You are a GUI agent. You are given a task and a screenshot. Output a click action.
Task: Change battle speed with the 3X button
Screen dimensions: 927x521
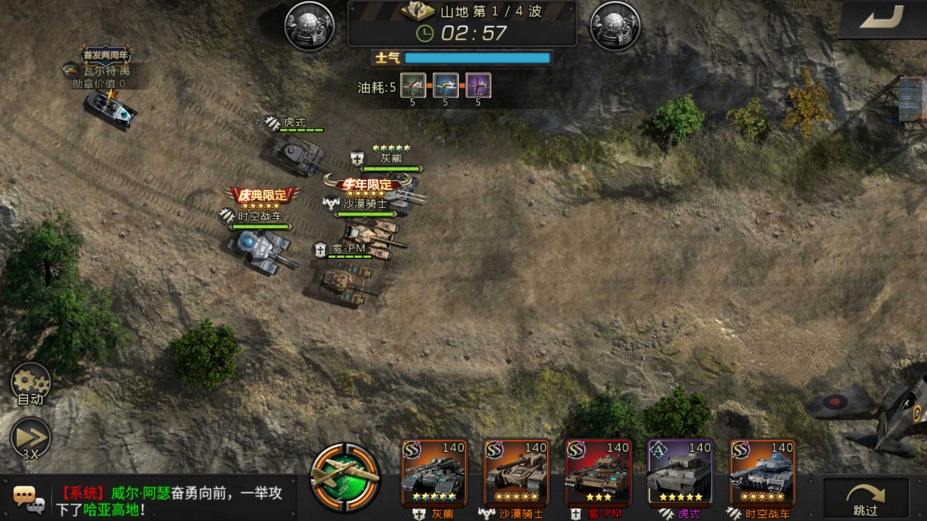(30, 437)
